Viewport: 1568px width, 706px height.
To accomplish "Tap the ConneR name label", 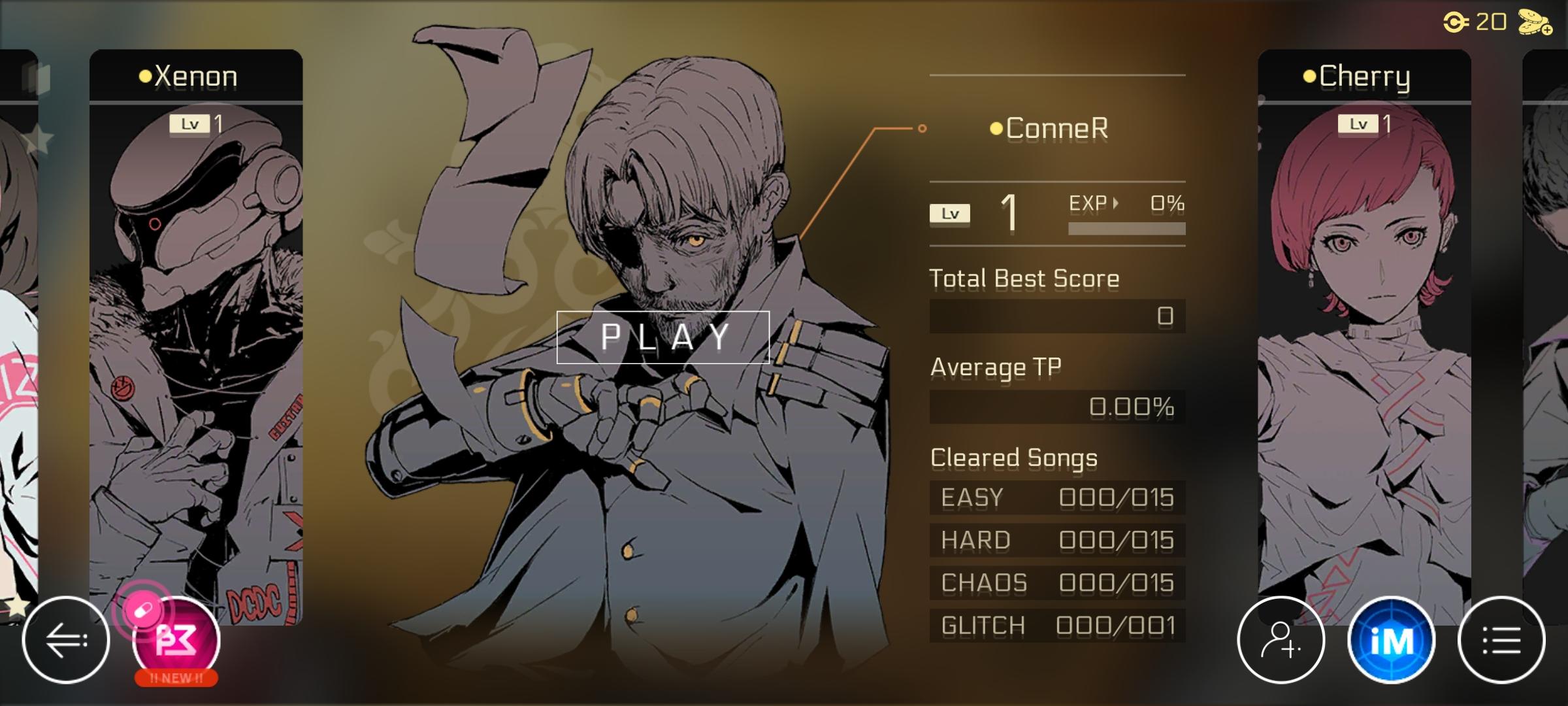I will pyautogui.click(x=1053, y=129).
